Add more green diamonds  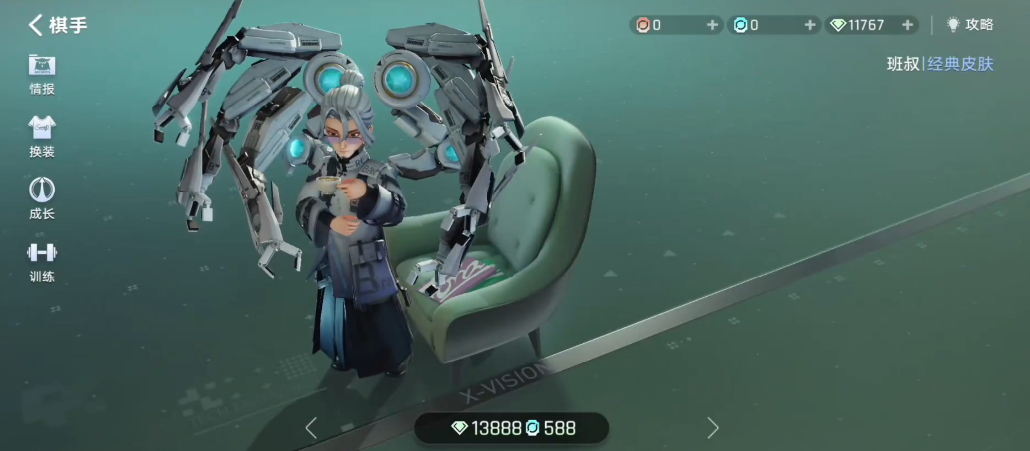[907, 25]
